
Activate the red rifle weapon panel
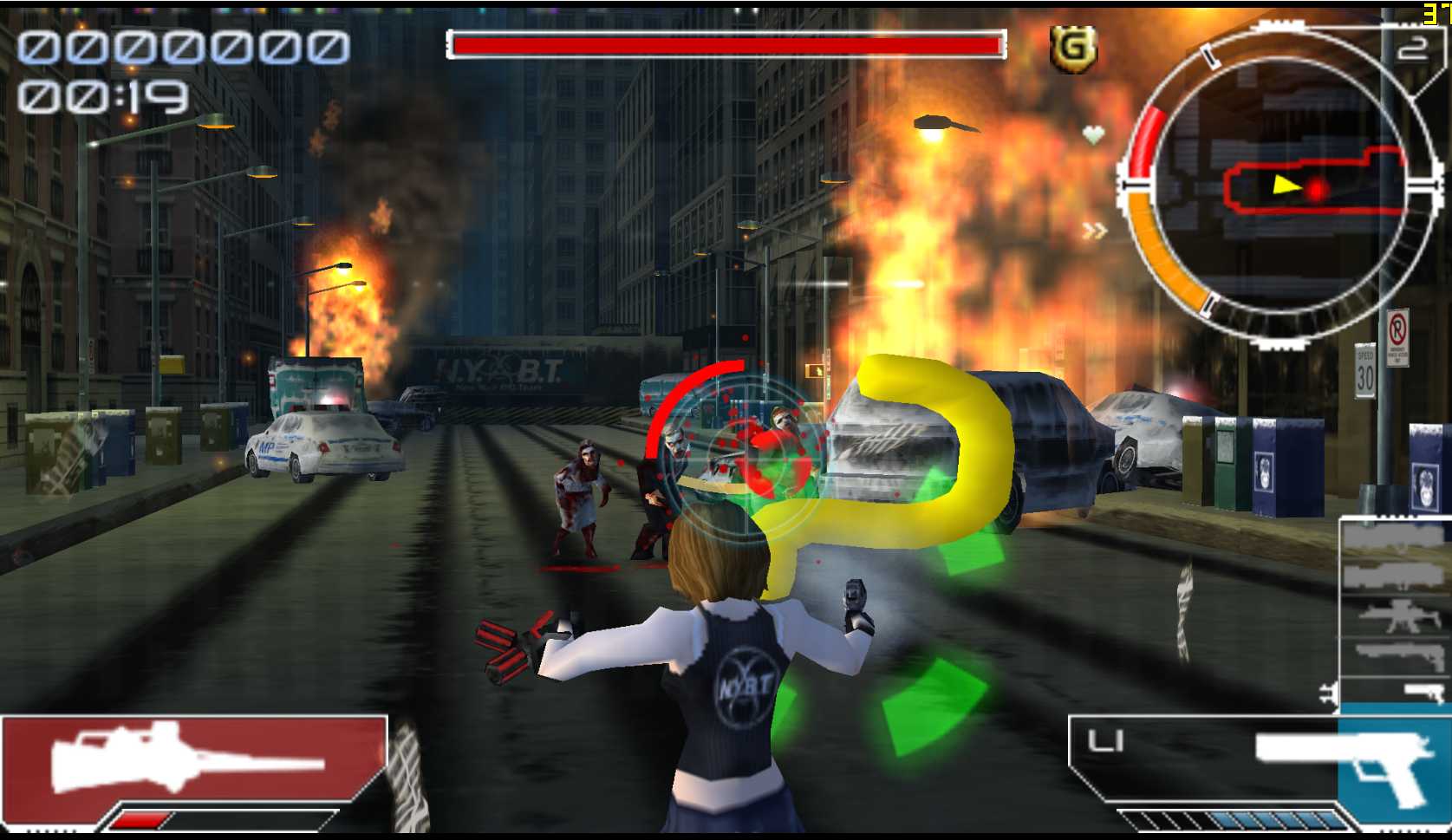(192, 759)
